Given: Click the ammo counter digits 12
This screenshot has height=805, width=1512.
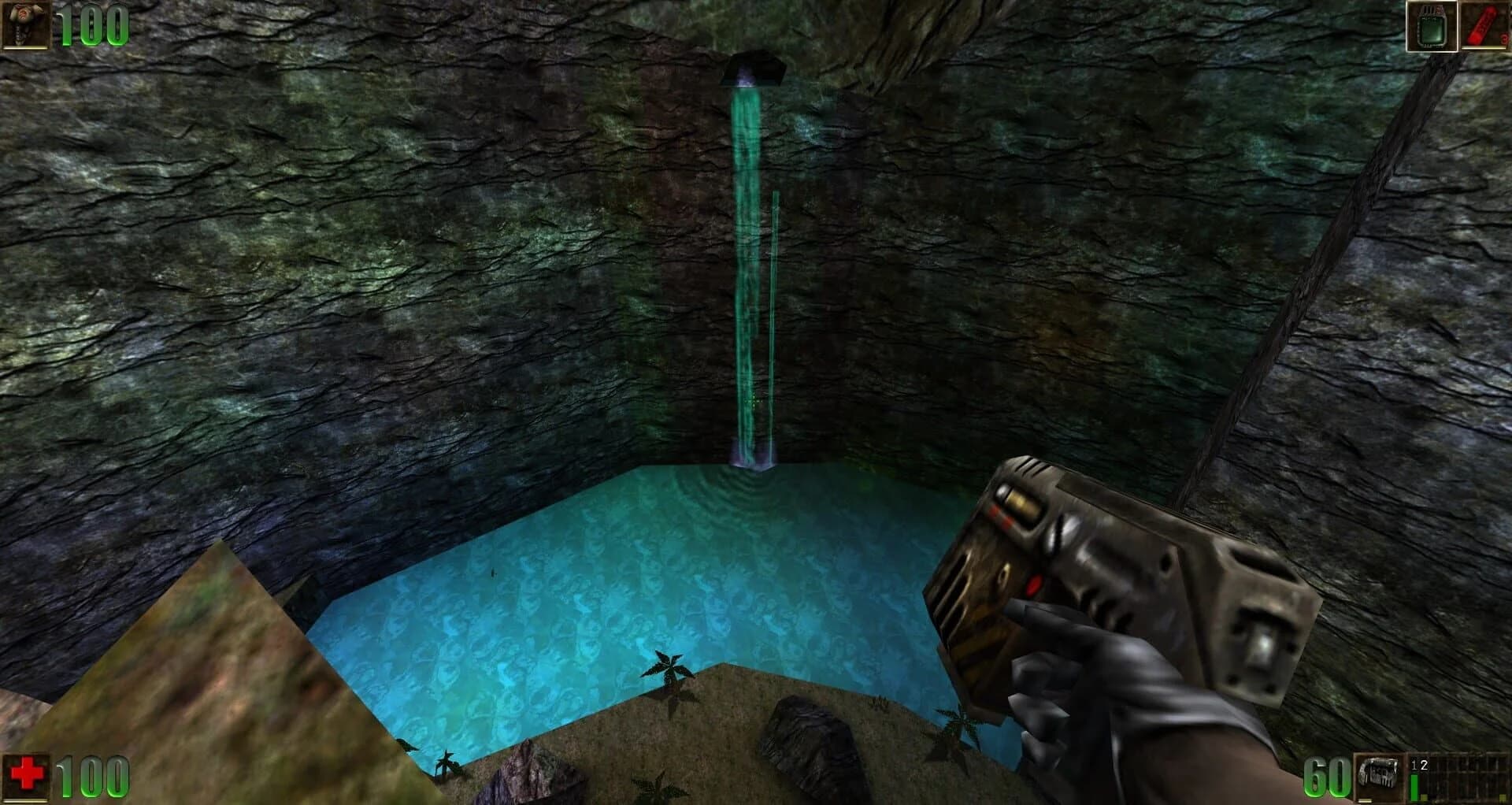Looking at the screenshot, I should 1419,762.
